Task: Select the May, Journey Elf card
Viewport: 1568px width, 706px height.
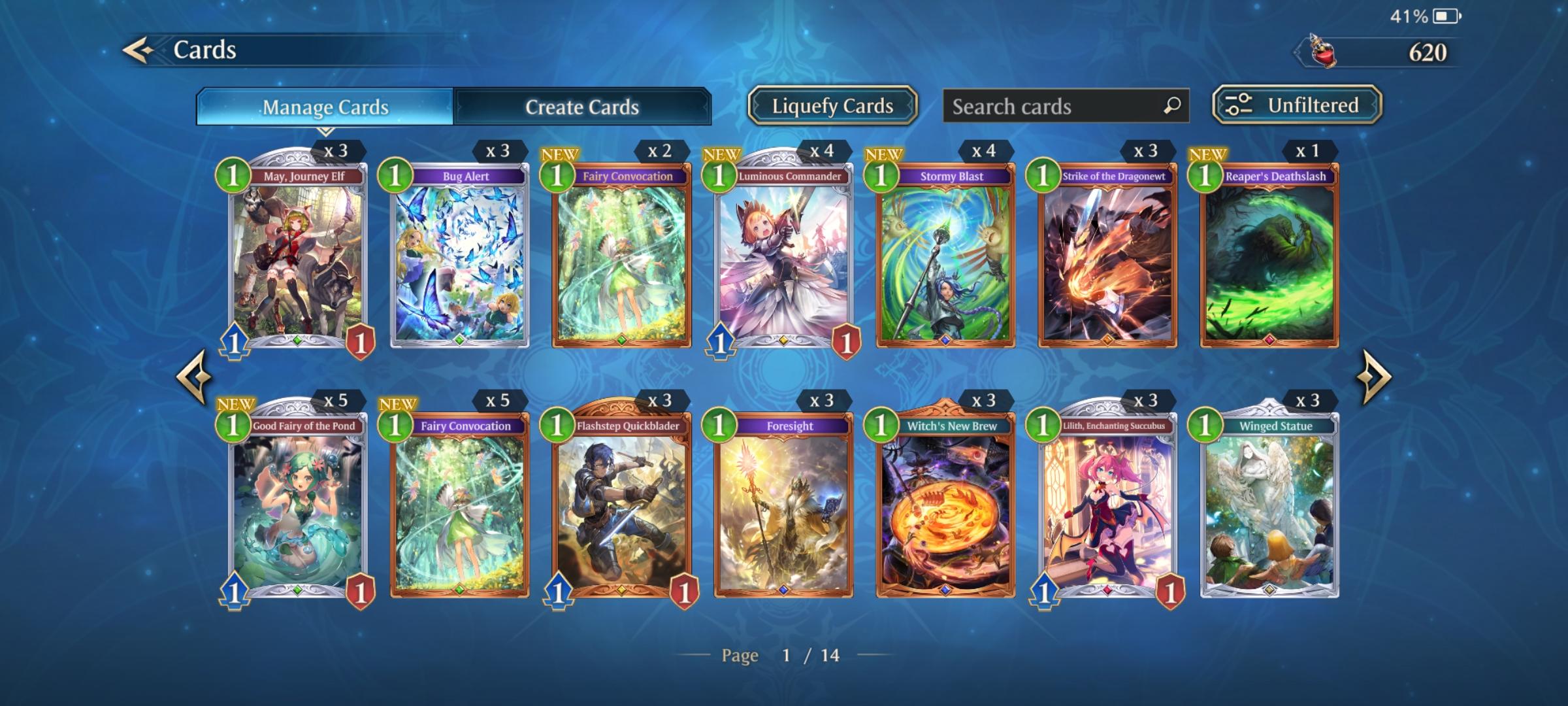Action: pyautogui.click(x=297, y=261)
